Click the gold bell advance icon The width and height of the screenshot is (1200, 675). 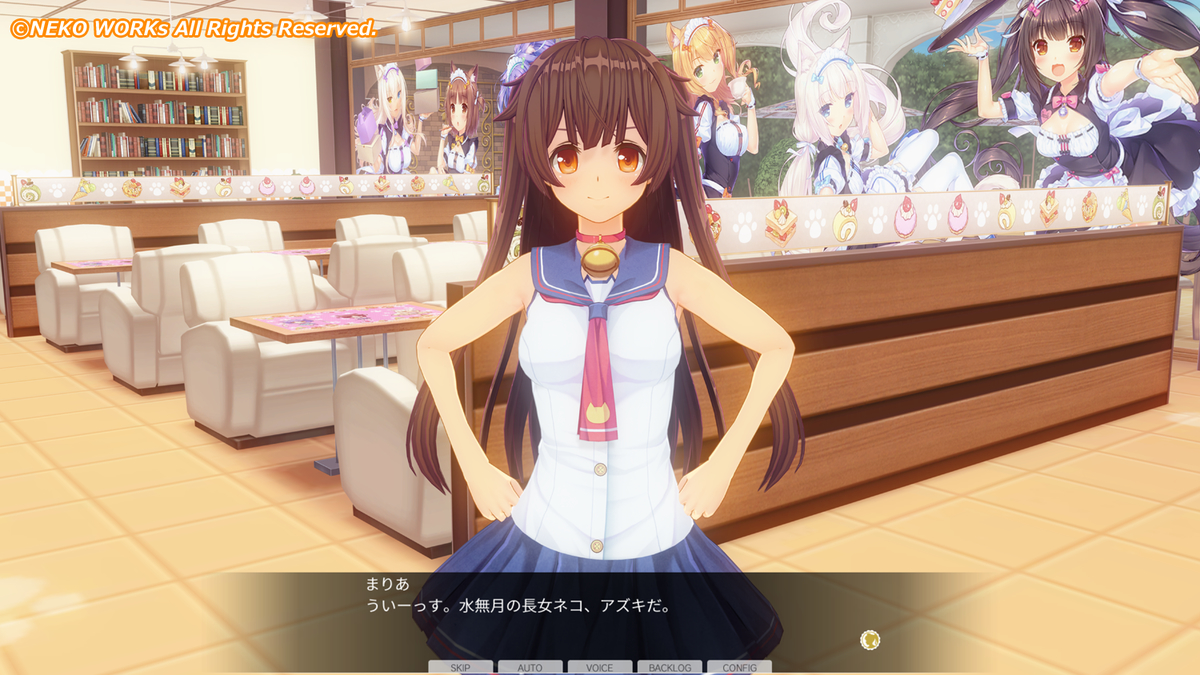click(870, 639)
